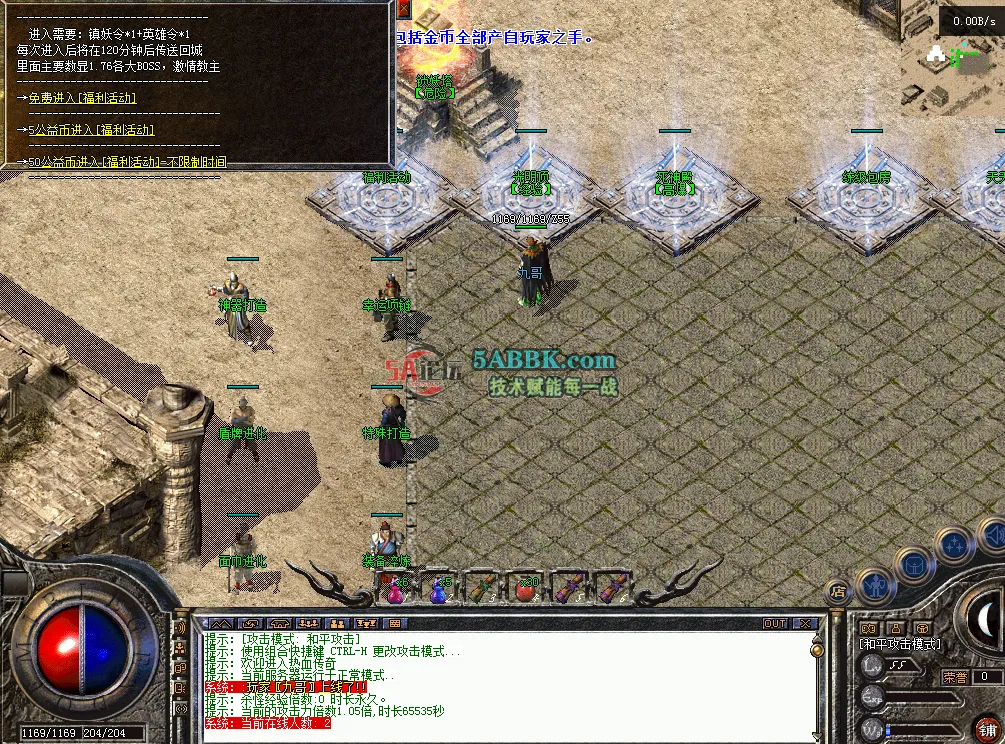Open the character equipment round button
Viewport: 1005px width, 744px height.
click(x=876, y=587)
